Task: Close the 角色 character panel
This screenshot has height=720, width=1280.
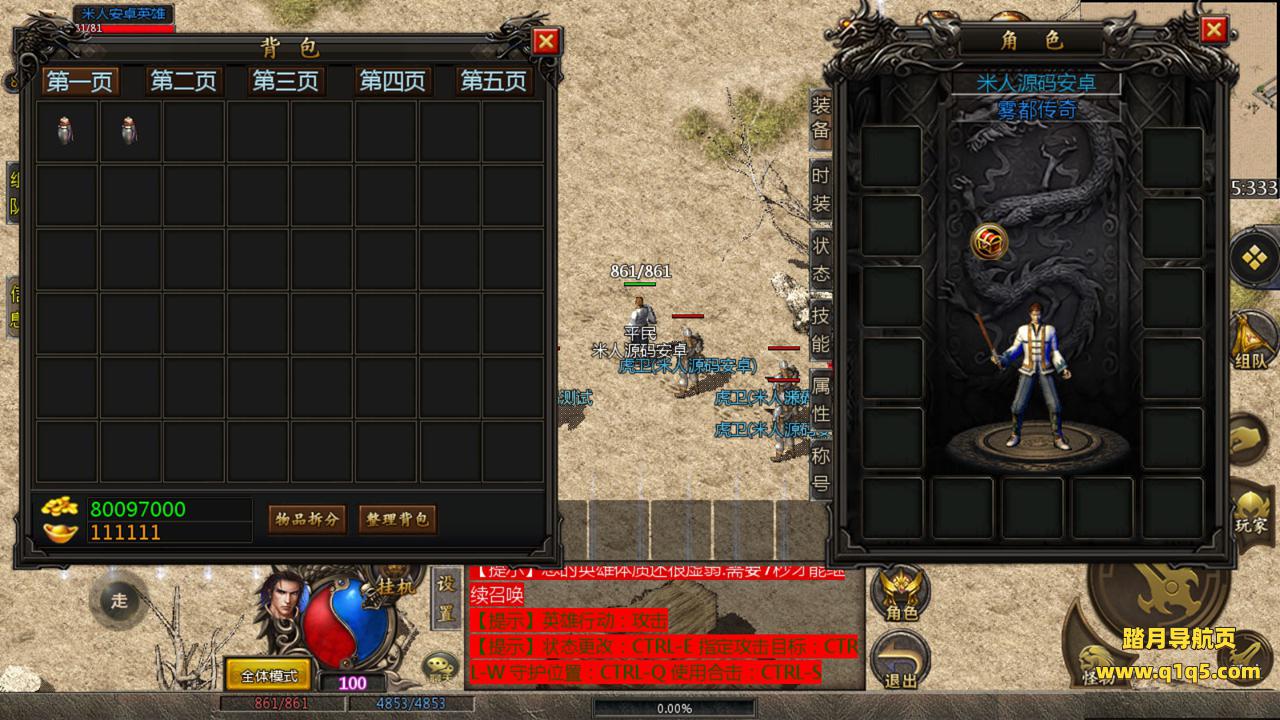Action: (1214, 30)
